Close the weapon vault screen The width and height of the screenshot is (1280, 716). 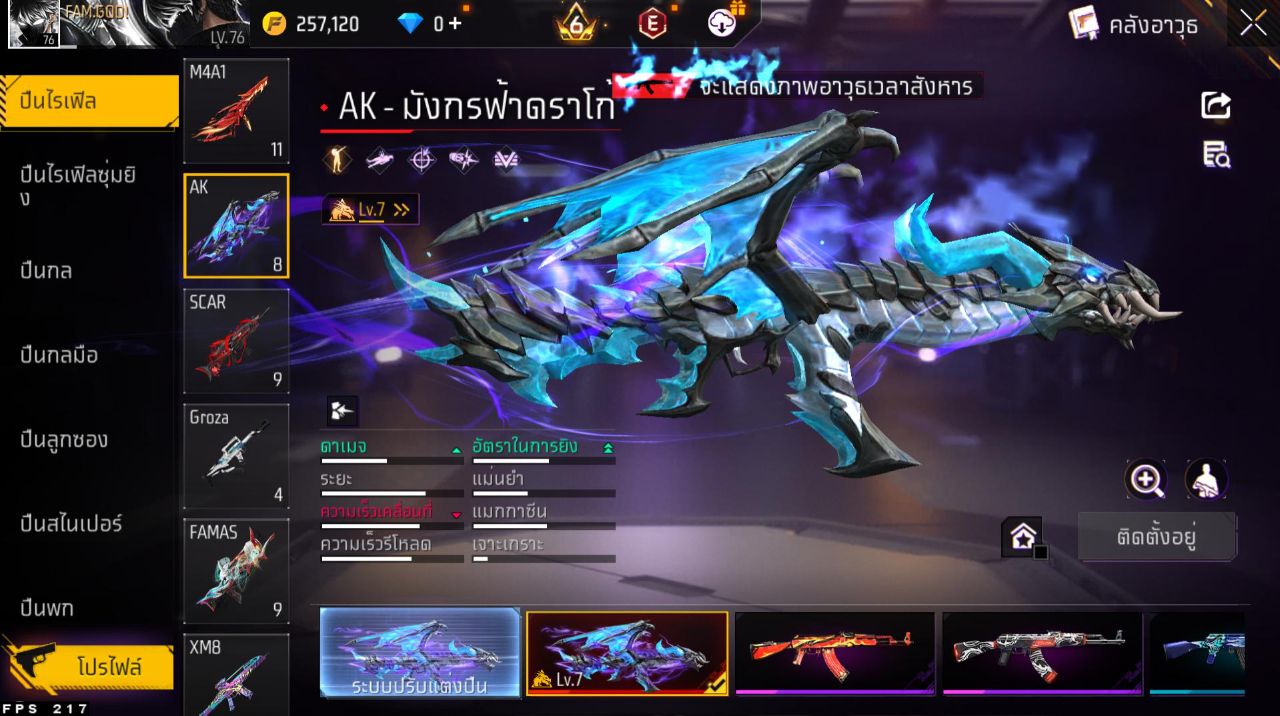1253,24
